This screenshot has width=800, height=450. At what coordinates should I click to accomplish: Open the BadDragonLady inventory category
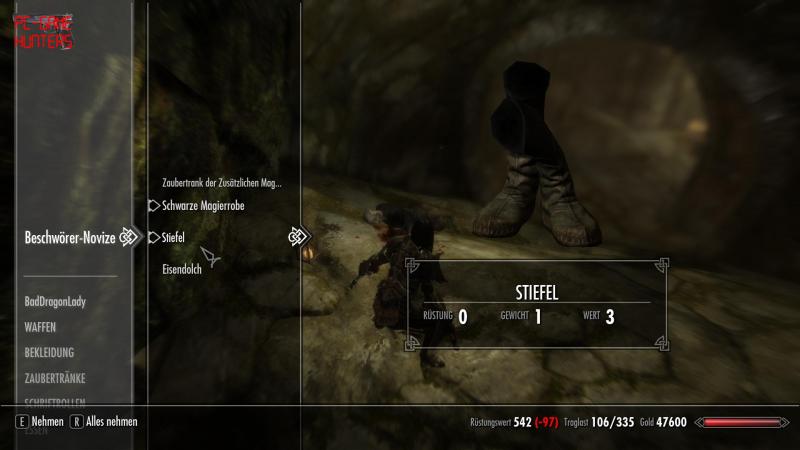coord(55,301)
